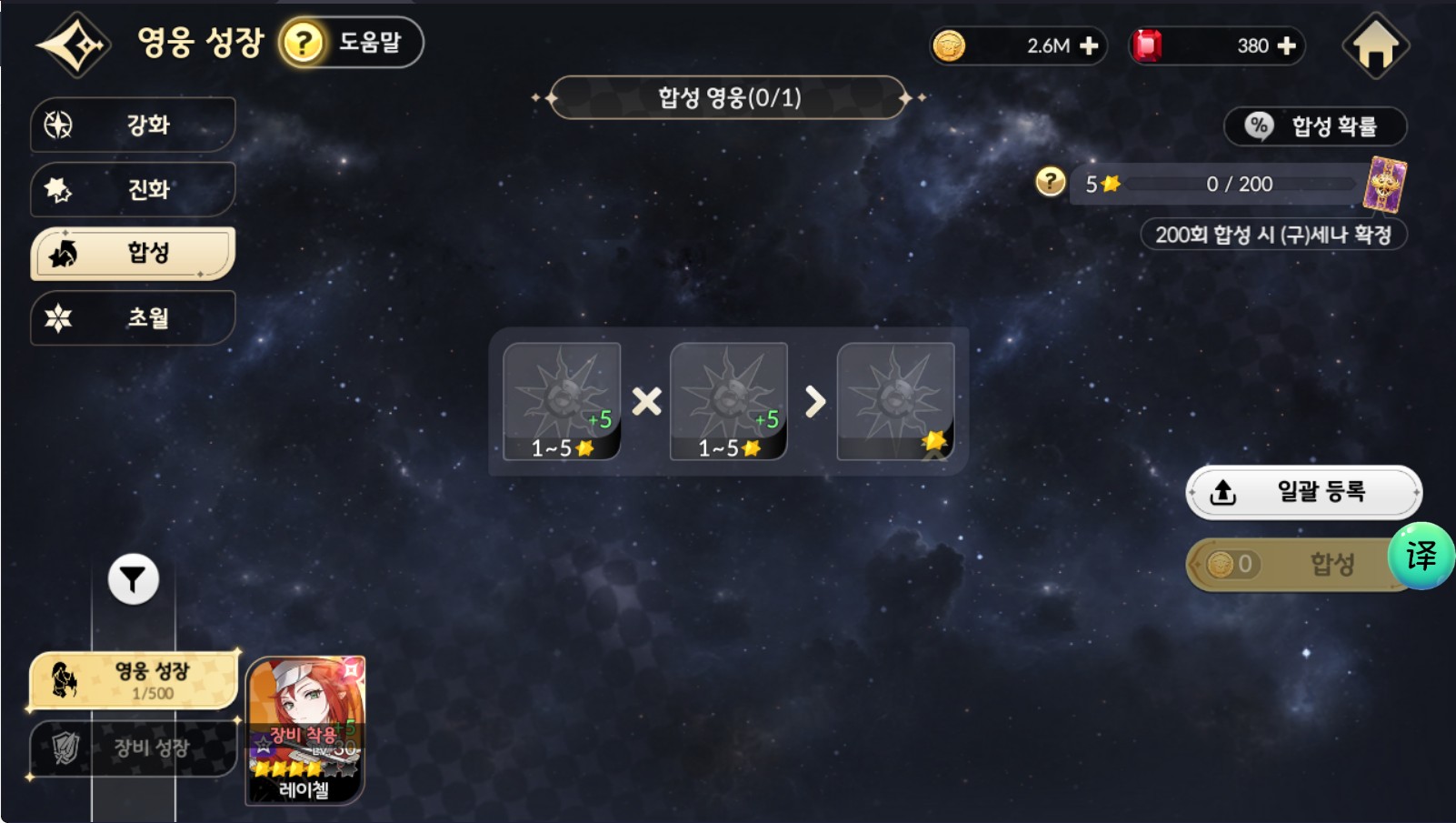This screenshot has height=823, width=1456.
Task: Select the 레이첼 hero card
Action: (x=305, y=730)
